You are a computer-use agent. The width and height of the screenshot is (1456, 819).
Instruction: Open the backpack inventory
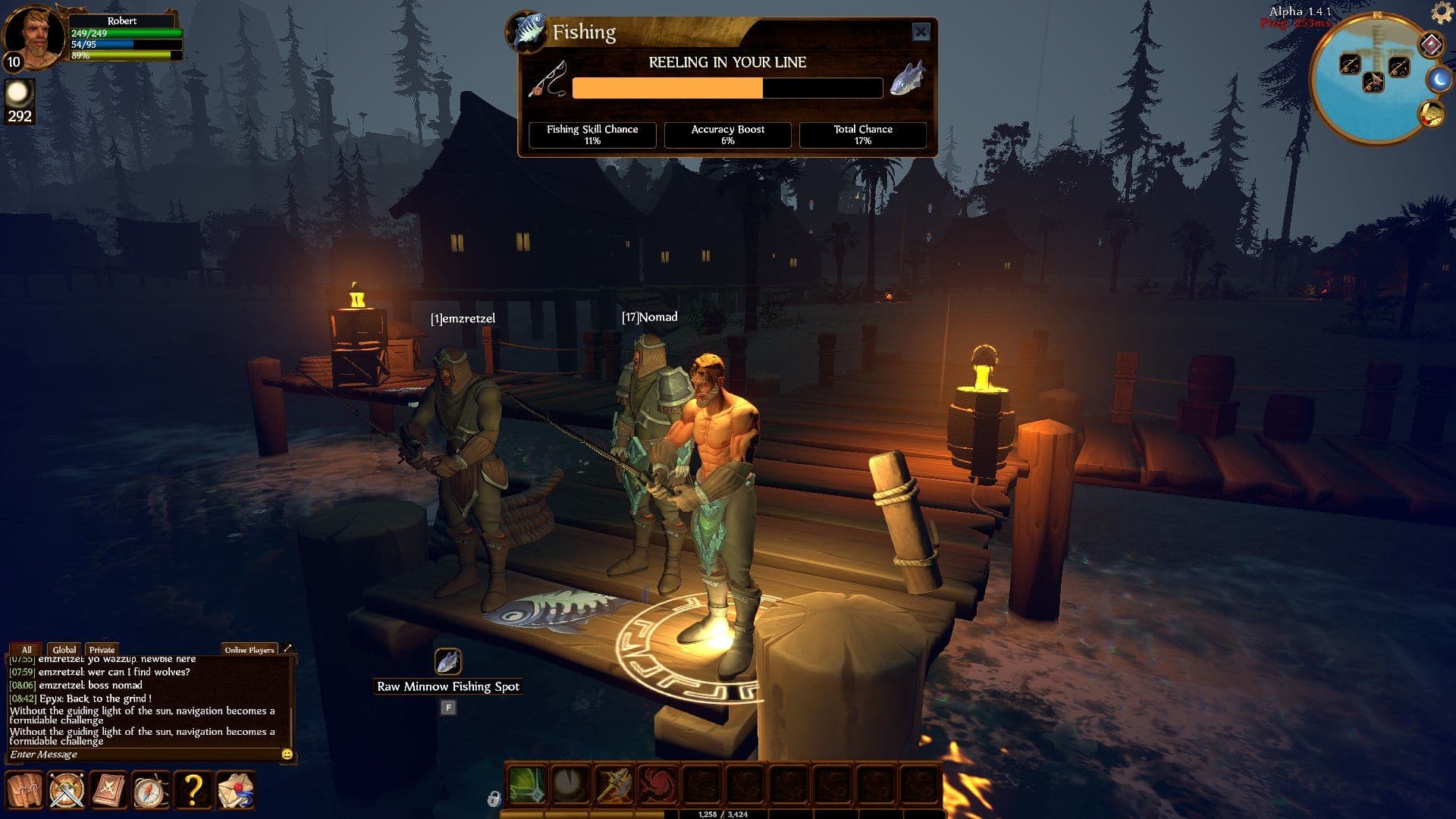click(24, 790)
